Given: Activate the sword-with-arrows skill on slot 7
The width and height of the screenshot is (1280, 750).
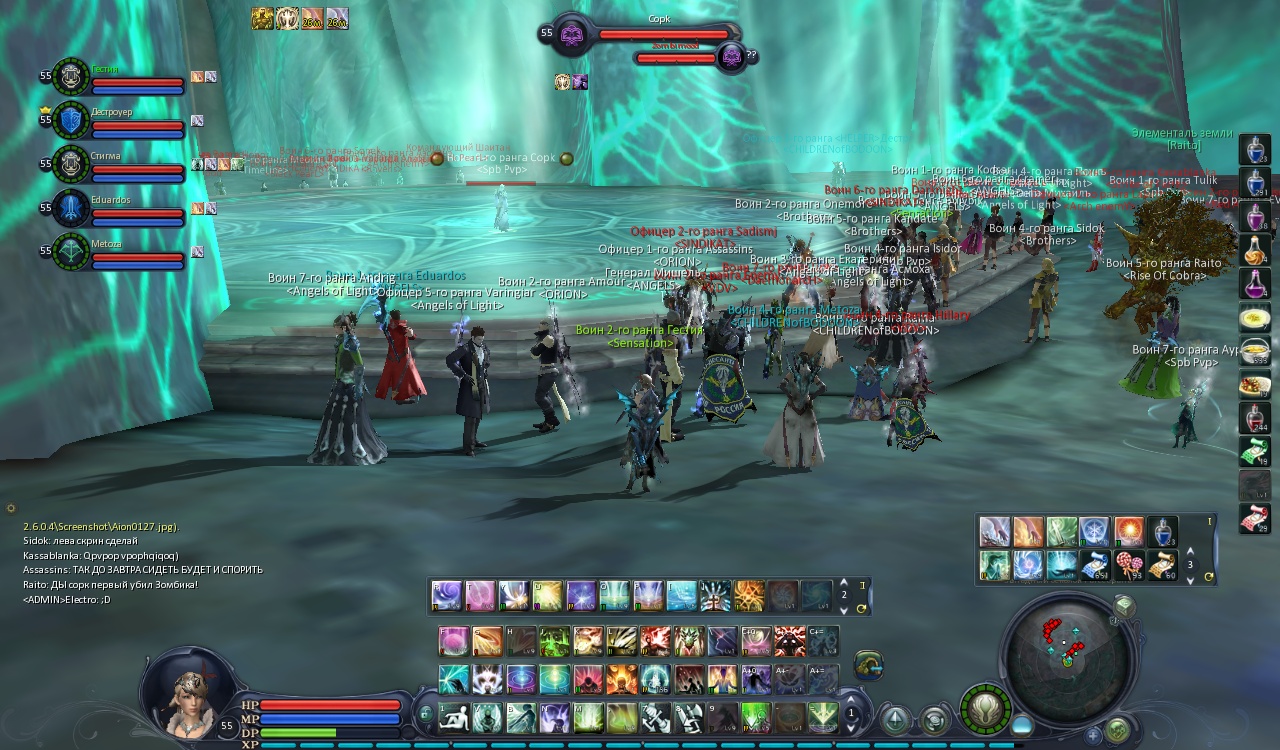Looking at the screenshot, I should tap(655, 717).
